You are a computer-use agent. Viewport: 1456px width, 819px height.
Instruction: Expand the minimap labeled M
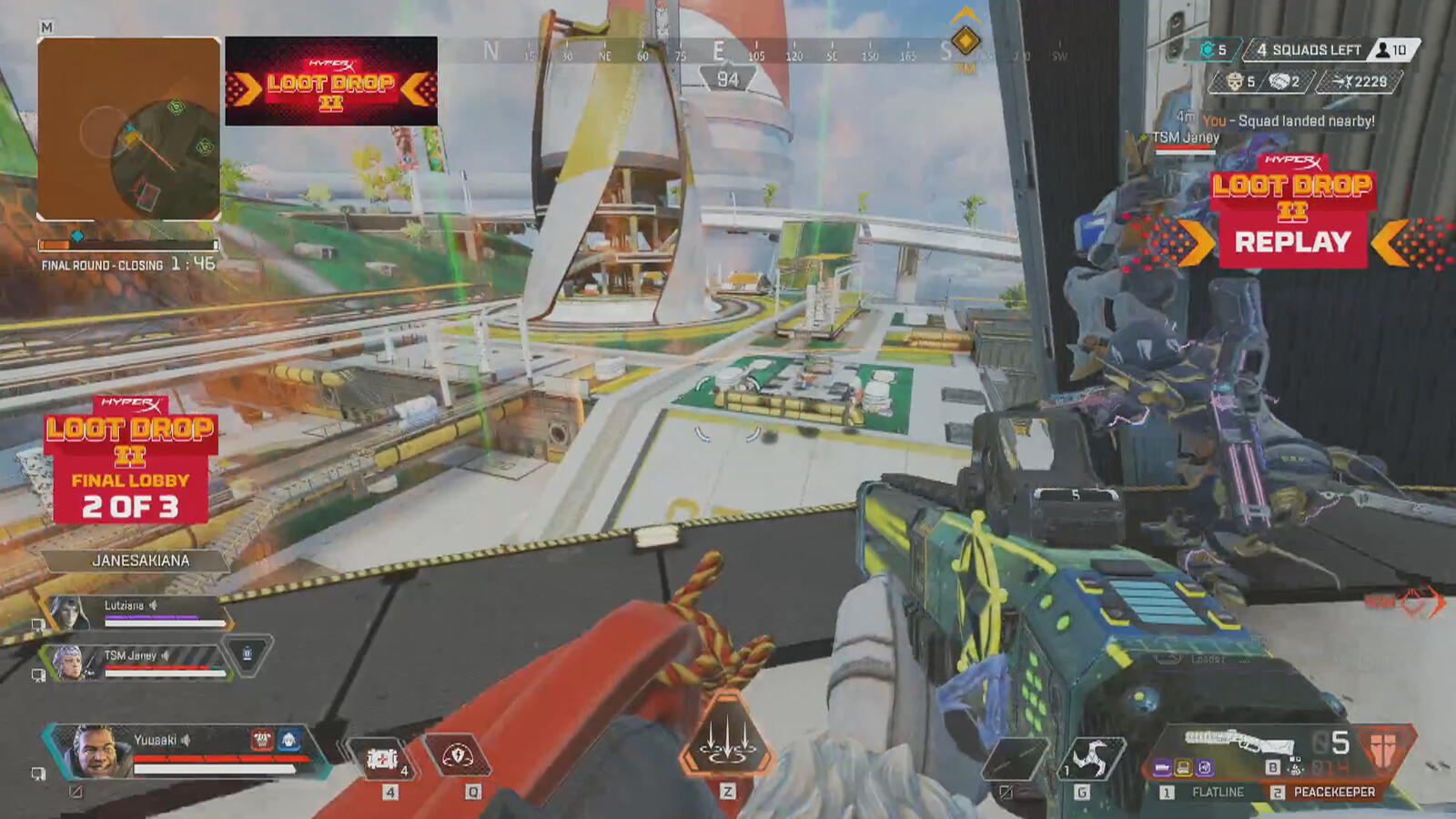[45, 28]
